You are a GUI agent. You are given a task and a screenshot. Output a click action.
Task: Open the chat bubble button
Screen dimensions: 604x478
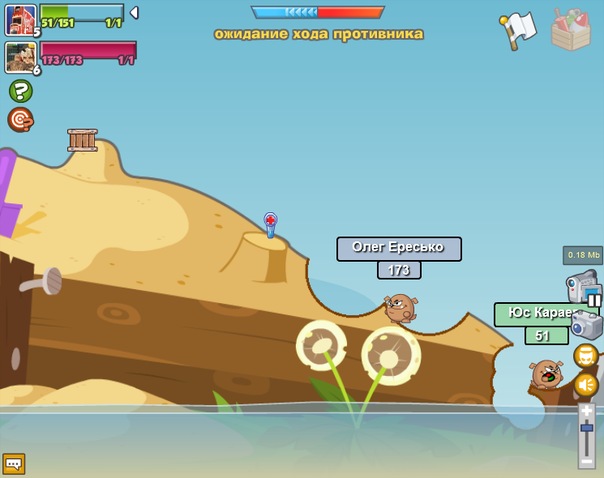(14, 463)
